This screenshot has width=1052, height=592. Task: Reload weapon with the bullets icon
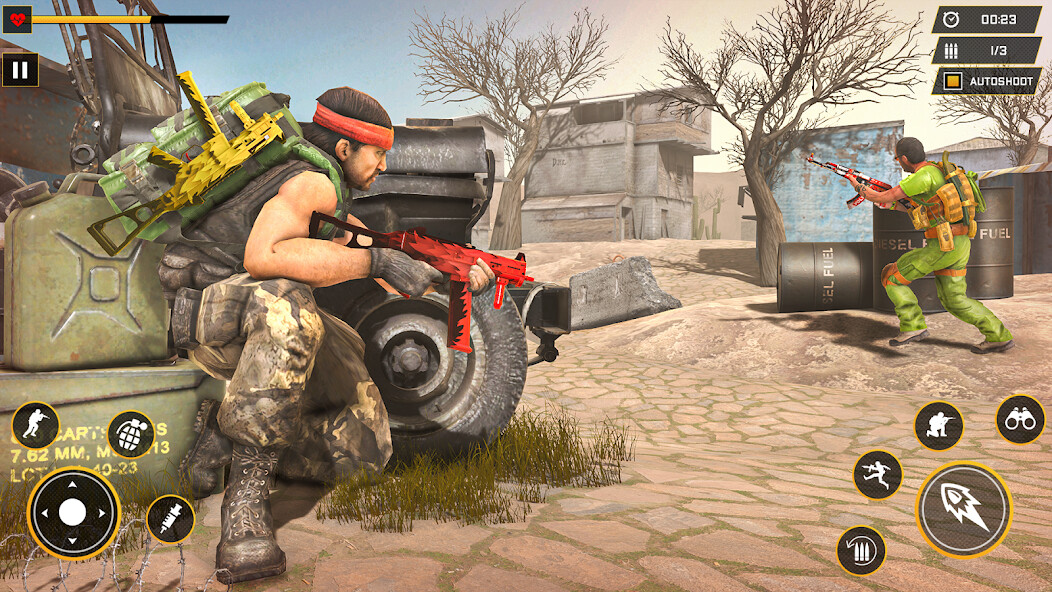click(x=861, y=550)
